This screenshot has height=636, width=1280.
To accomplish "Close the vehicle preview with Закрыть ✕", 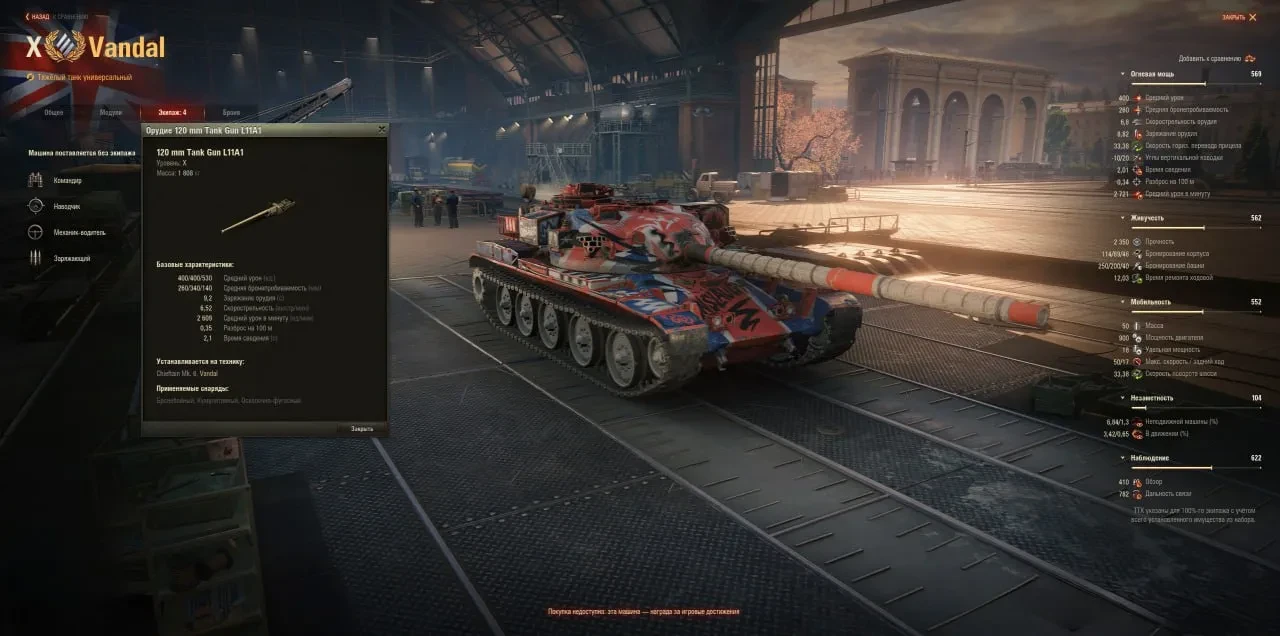I will [1239, 17].
